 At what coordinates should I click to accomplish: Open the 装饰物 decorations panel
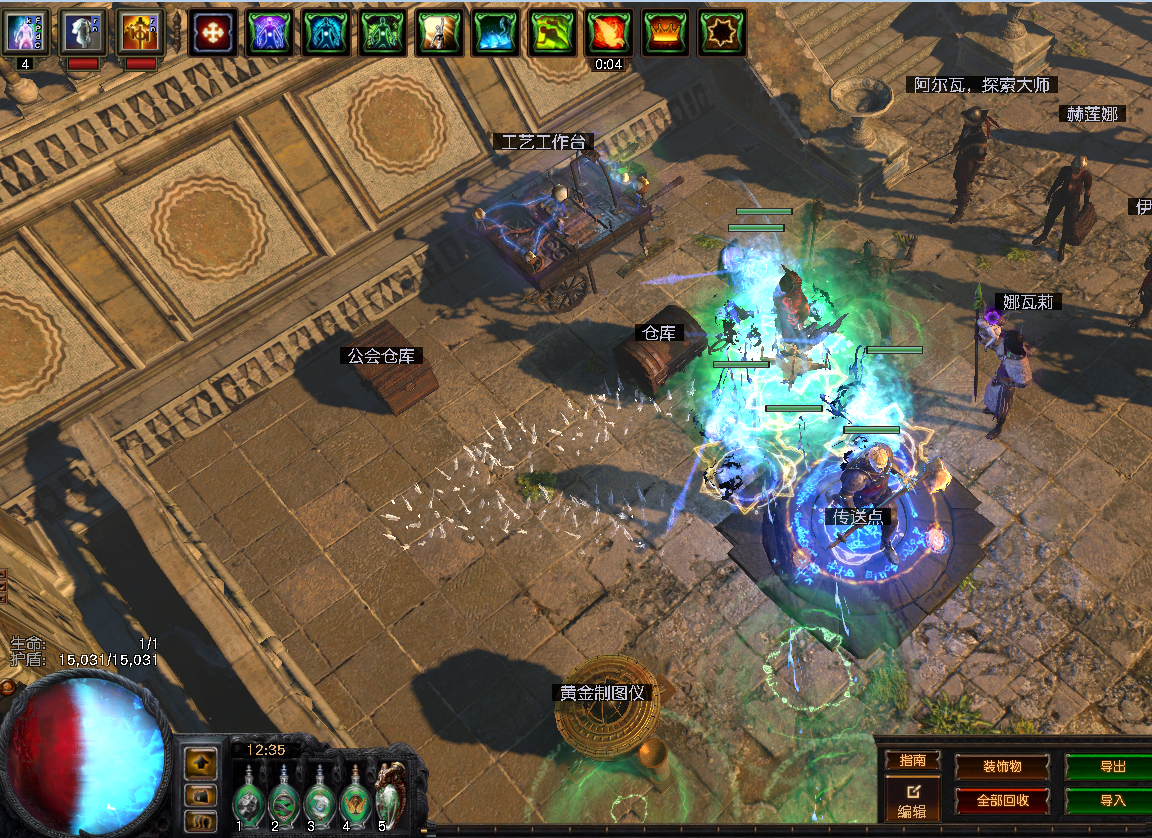tap(1002, 766)
